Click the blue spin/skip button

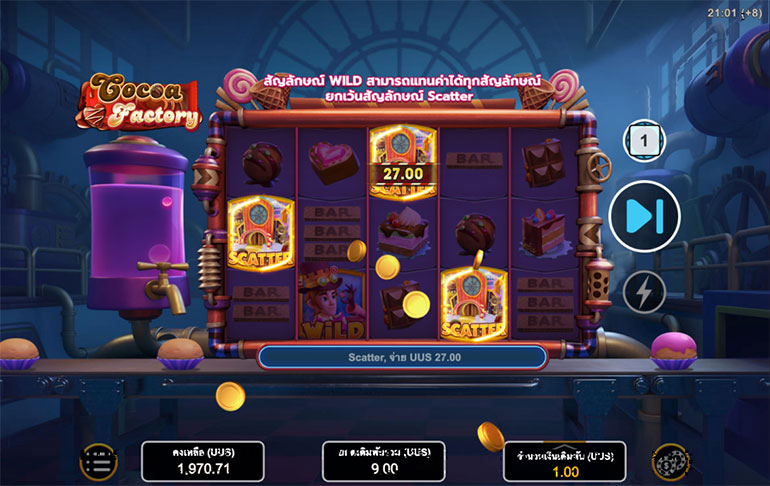coord(644,214)
